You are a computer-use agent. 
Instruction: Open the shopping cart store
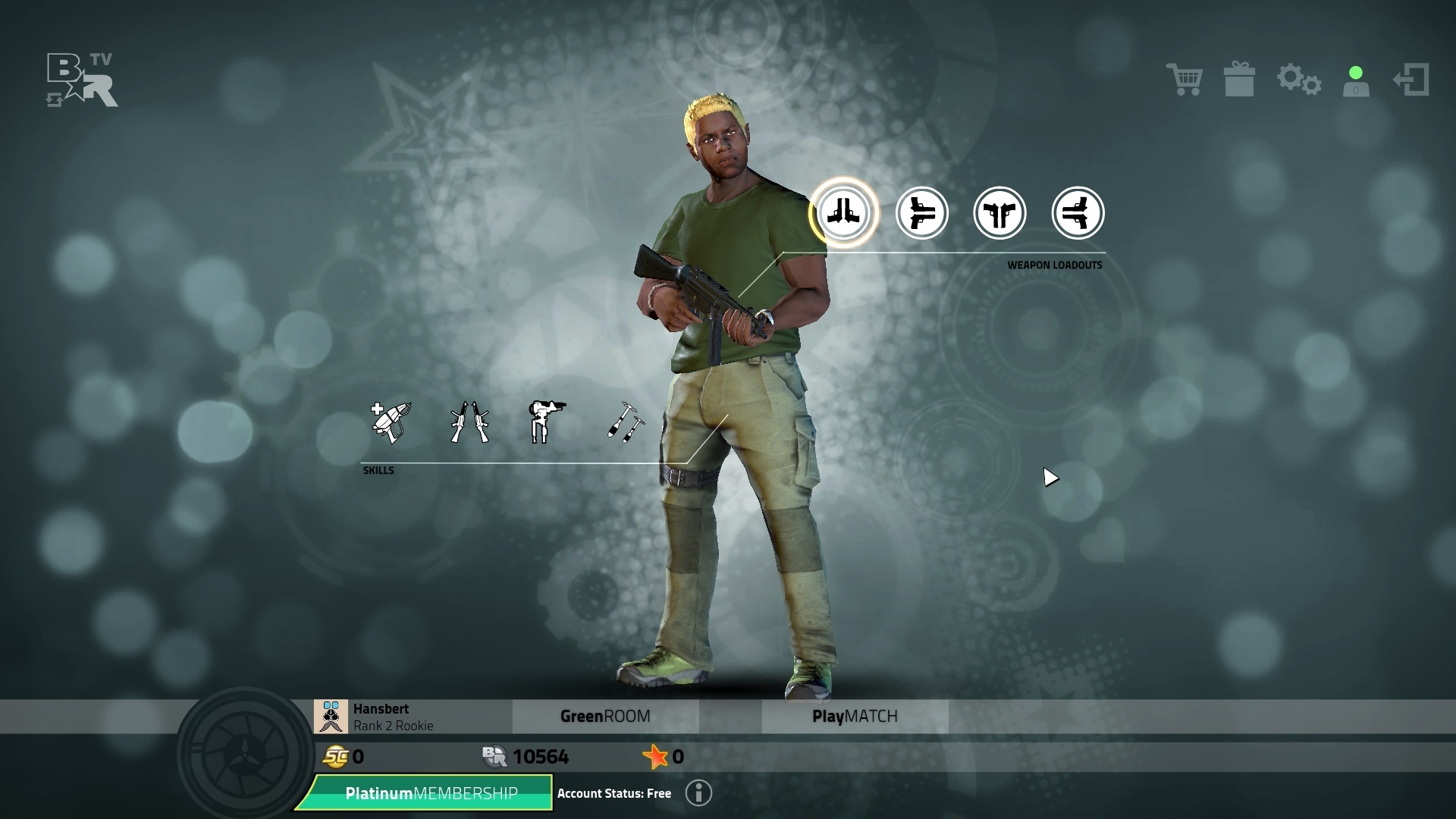(x=1185, y=79)
